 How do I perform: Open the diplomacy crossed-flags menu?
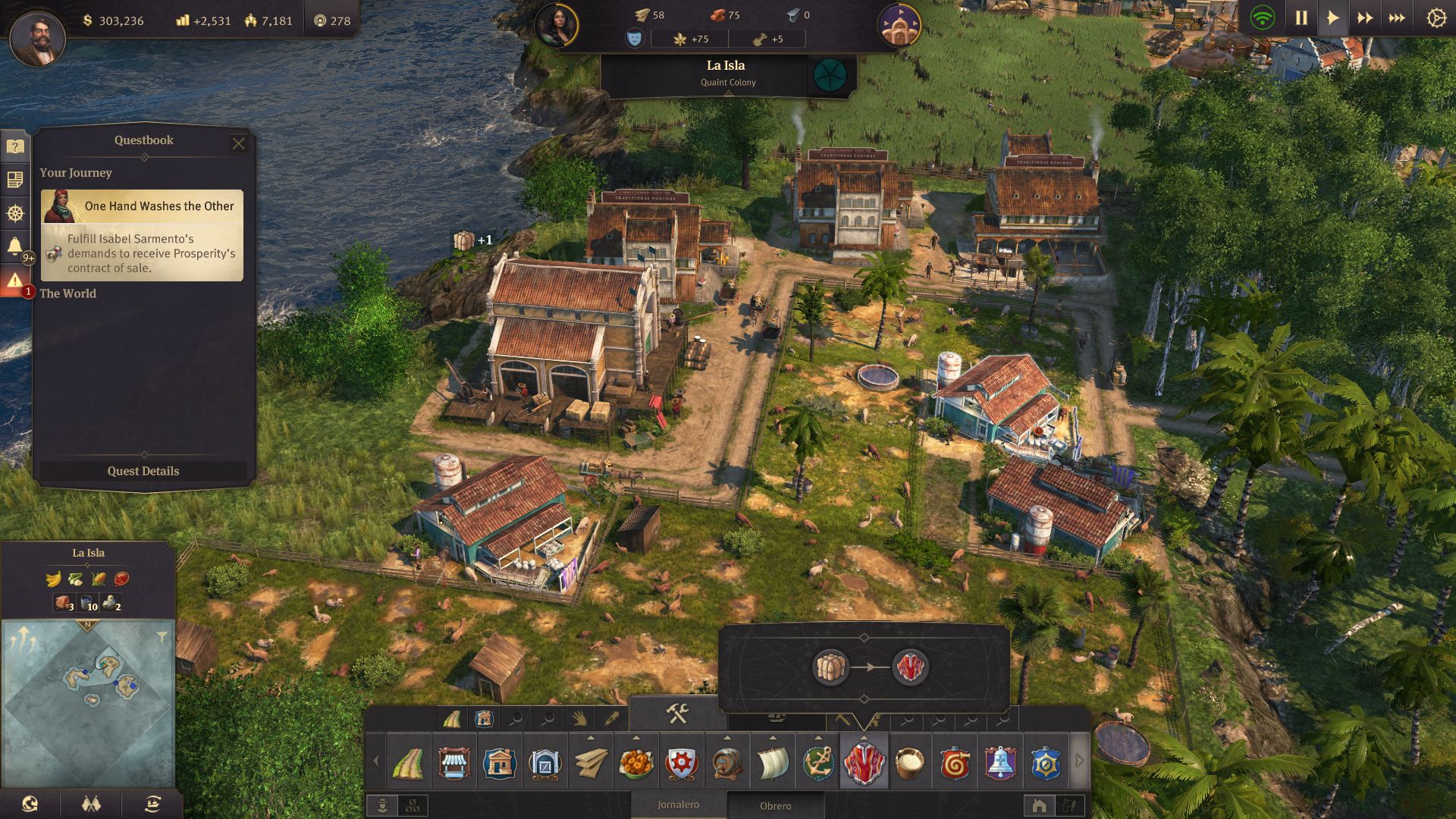[x=91, y=804]
